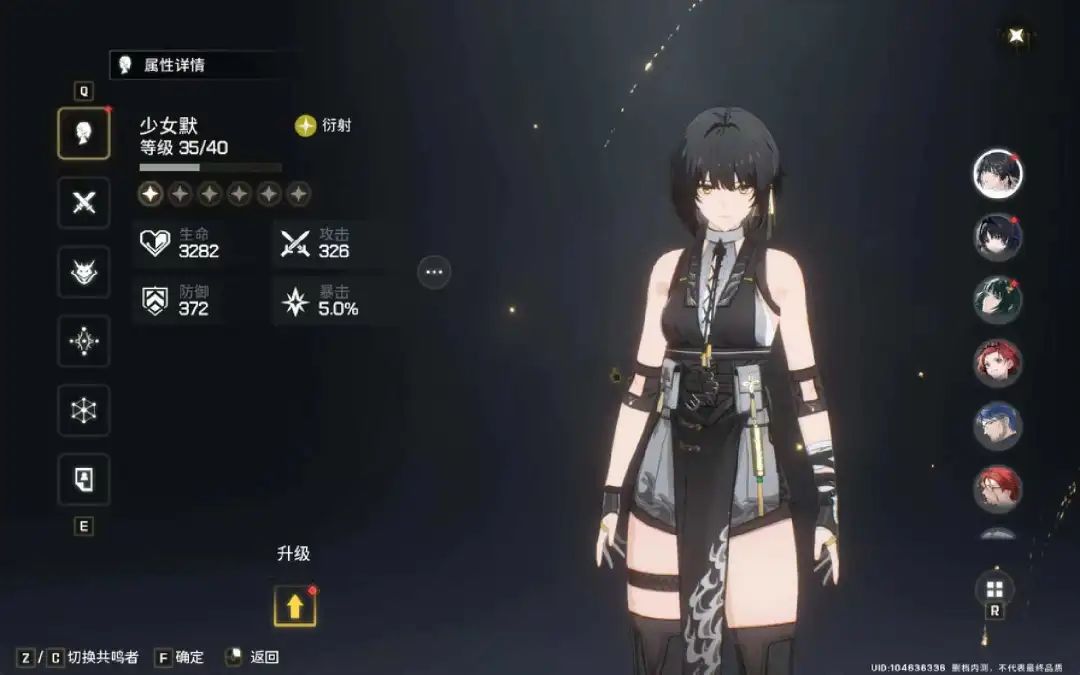Open the hexagon resonance chain tab
The width and height of the screenshot is (1080, 675).
pyautogui.click(x=84, y=410)
